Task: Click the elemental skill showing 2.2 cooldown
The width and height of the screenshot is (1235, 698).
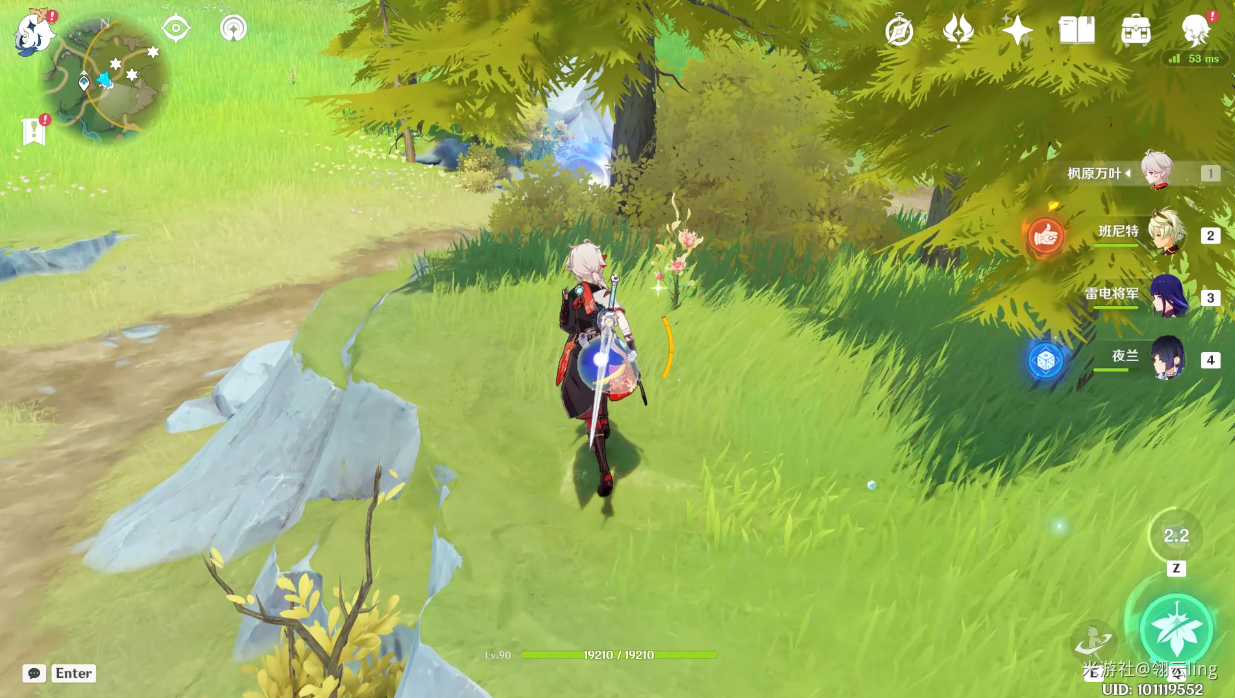Action: [x=1175, y=536]
